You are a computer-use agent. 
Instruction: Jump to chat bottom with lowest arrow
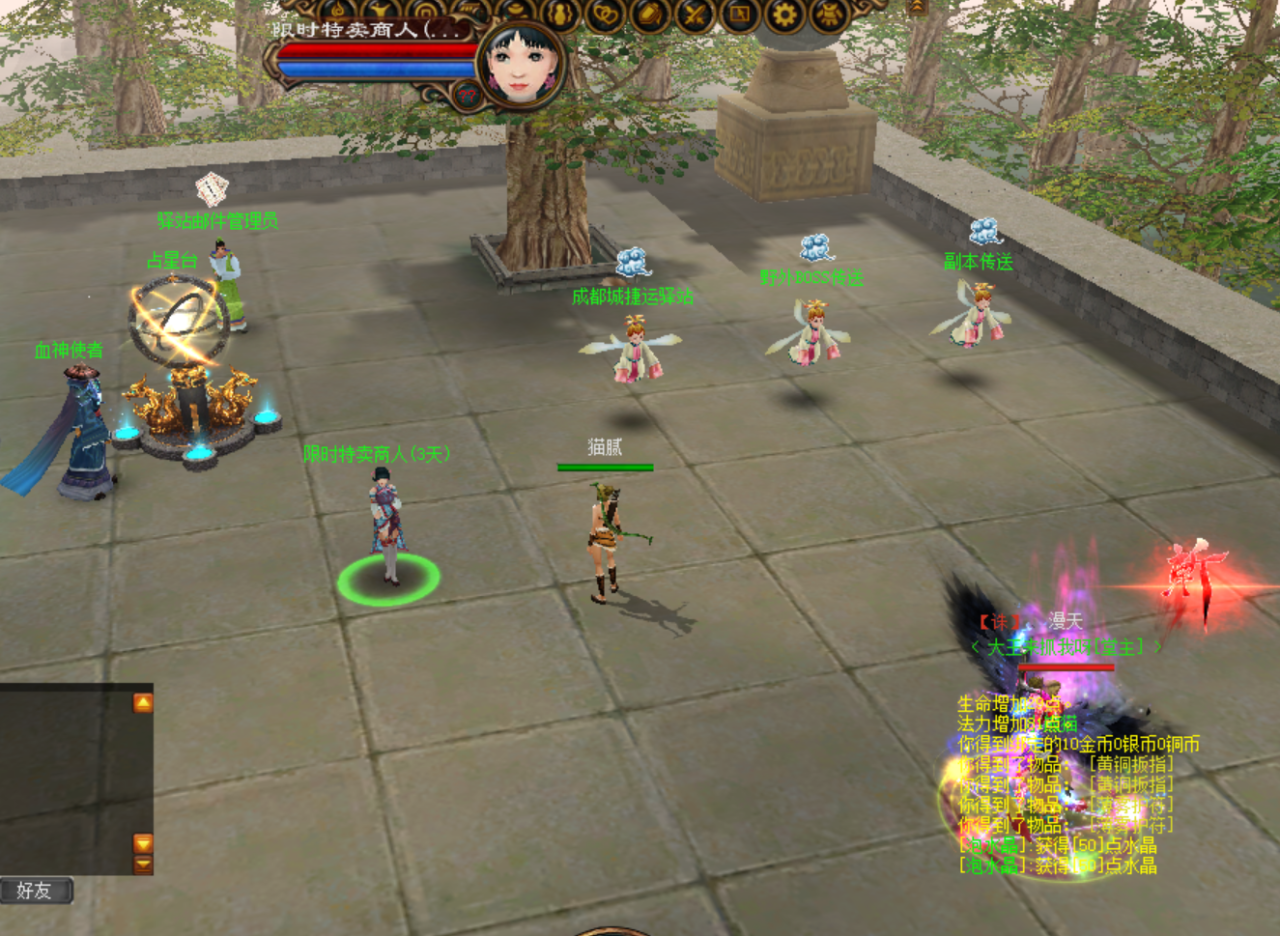143,864
